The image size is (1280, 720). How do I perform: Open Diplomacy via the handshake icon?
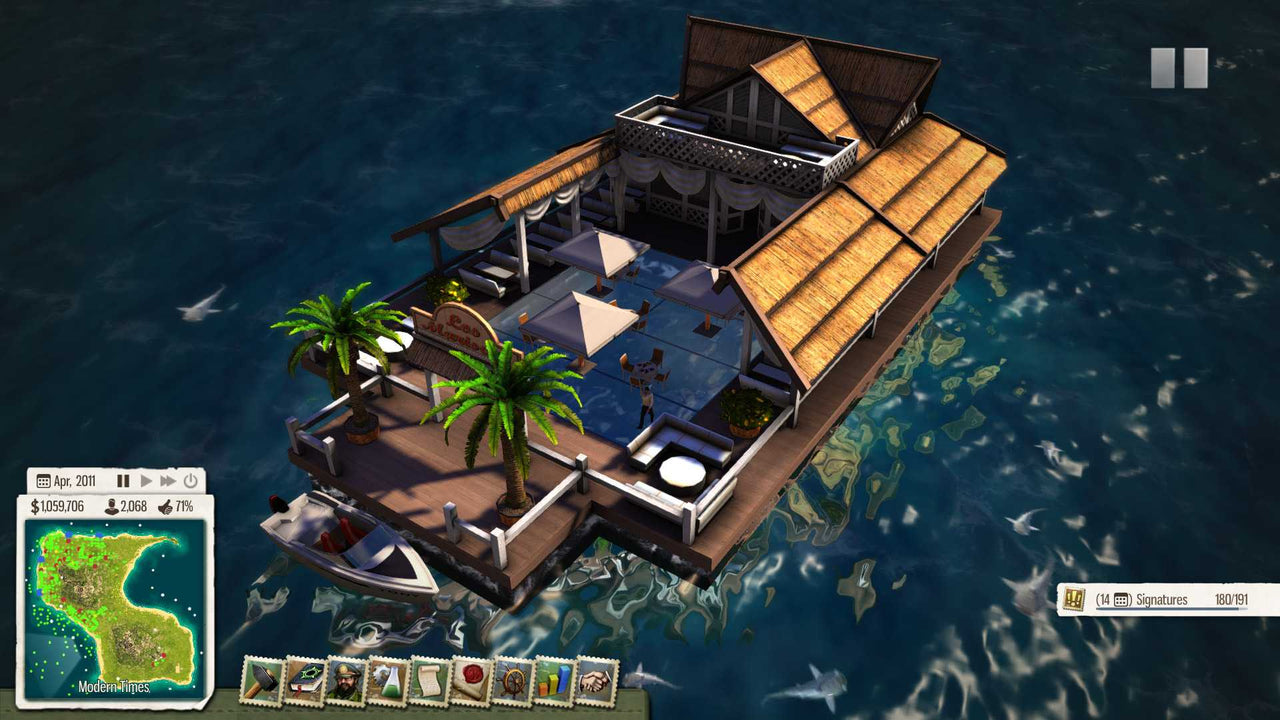click(598, 683)
